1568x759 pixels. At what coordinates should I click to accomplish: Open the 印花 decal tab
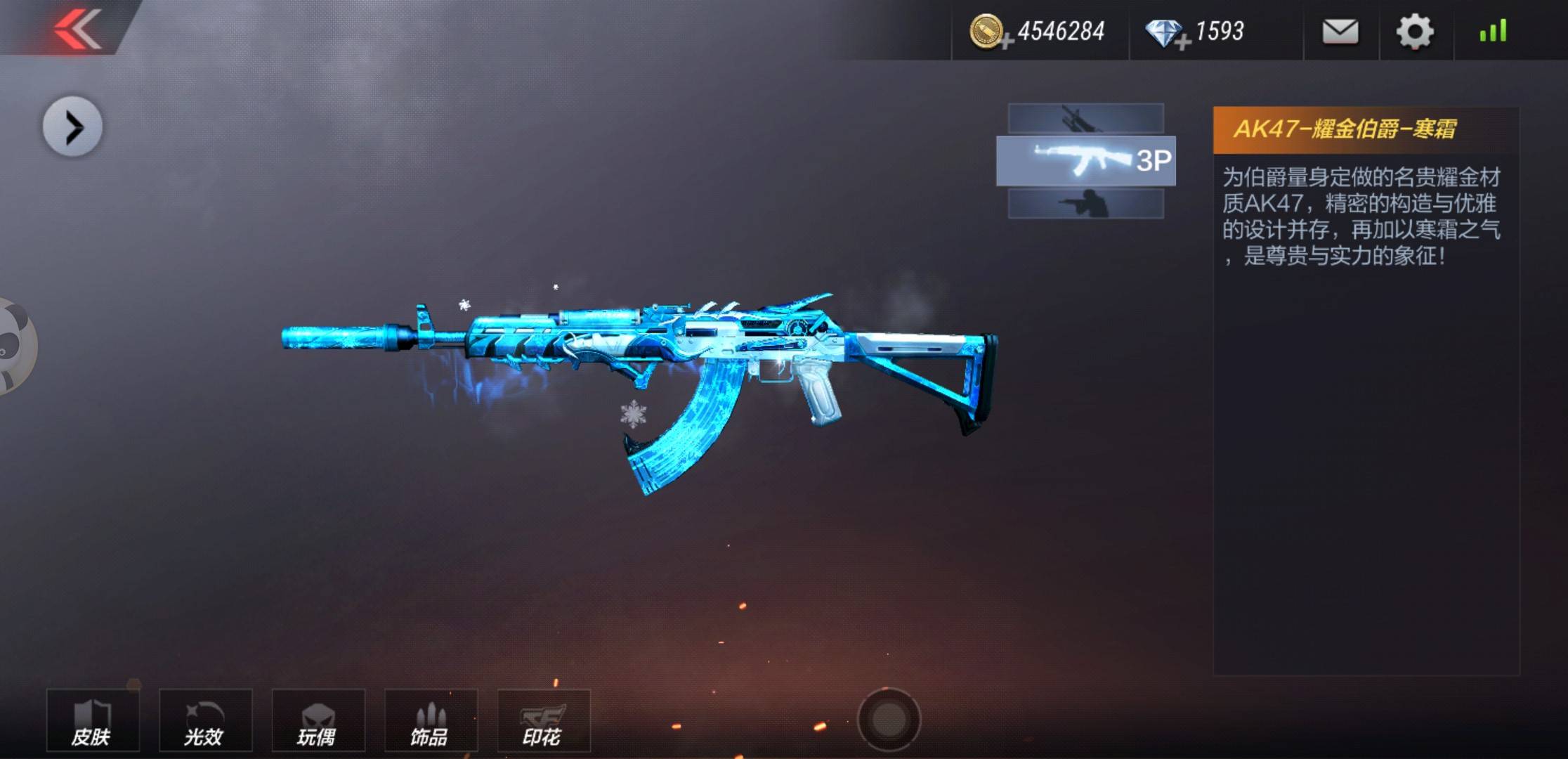pyautogui.click(x=543, y=721)
